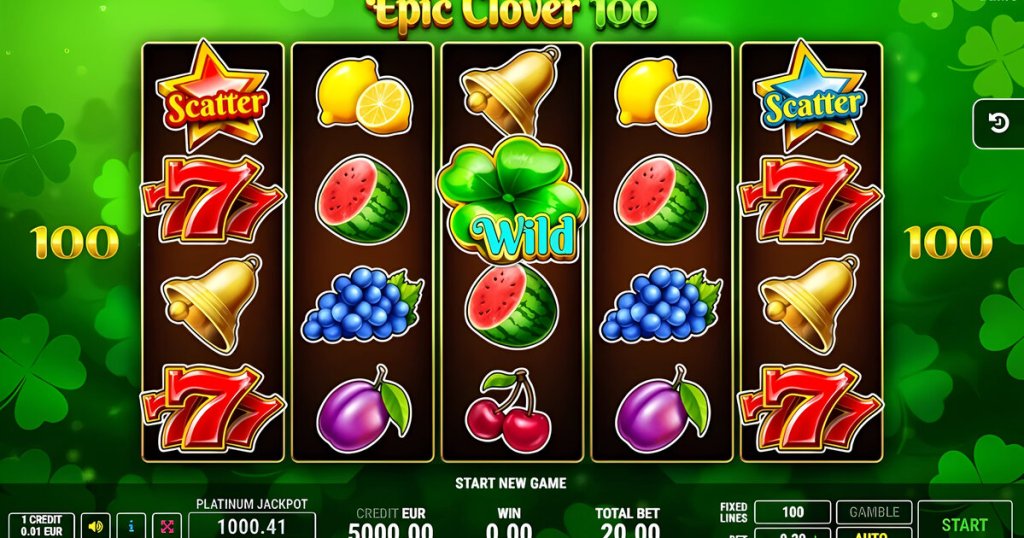
Task: Change the 1 credit denomination value
Action: click(x=41, y=525)
